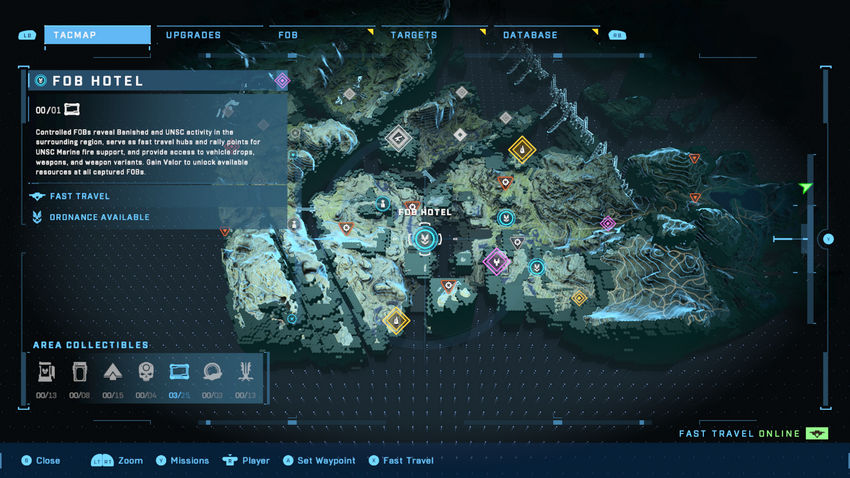Select the Ordnance Available entry
850x478 pixels.
coord(99,217)
